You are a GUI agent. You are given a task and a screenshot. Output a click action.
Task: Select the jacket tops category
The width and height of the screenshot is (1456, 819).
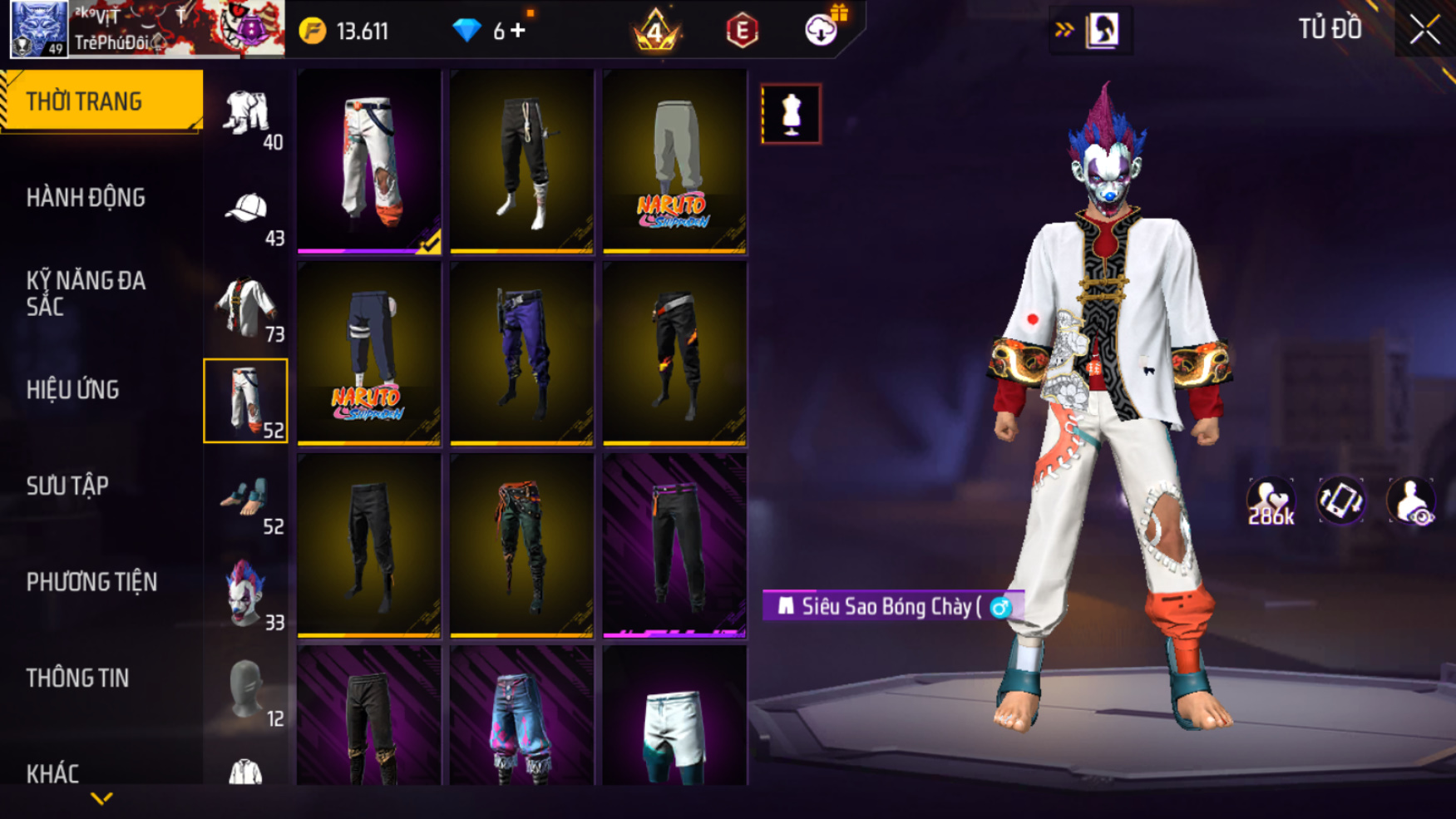point(246,308)
